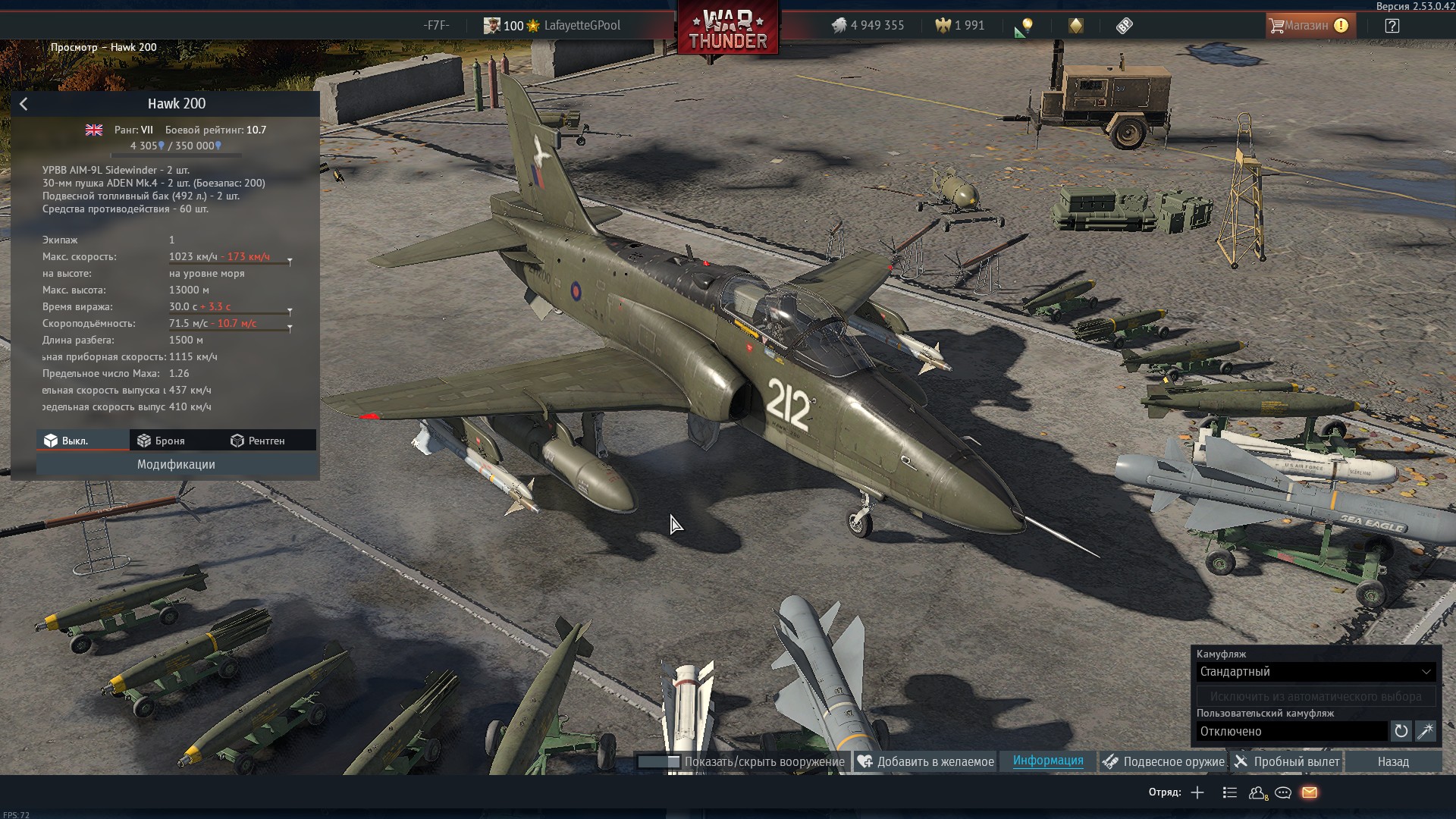Open the help question mark menu
The width and height of the screenshot is (1456, 819).
coord(1392,26)
